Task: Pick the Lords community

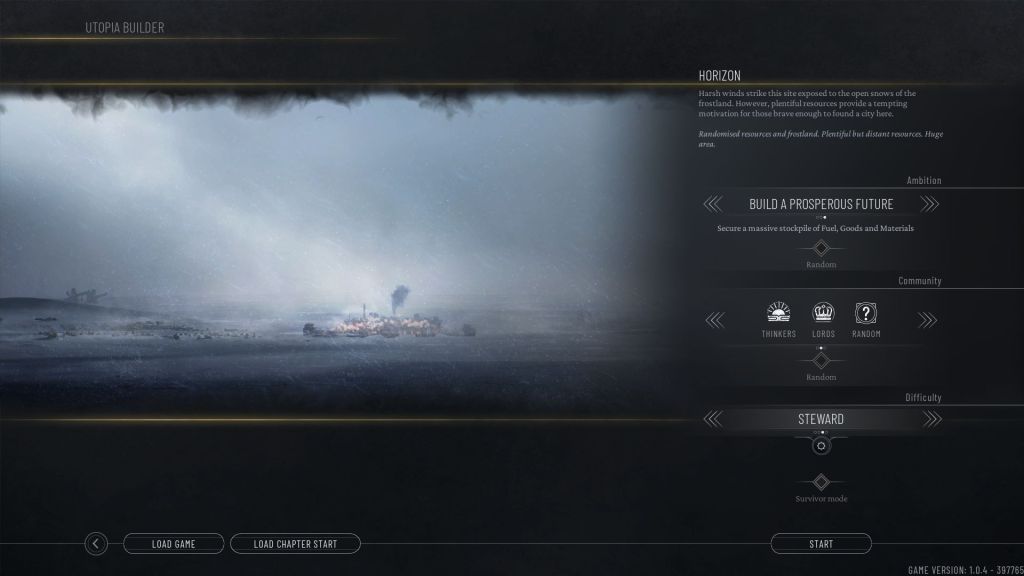Action: pos(823,319)
